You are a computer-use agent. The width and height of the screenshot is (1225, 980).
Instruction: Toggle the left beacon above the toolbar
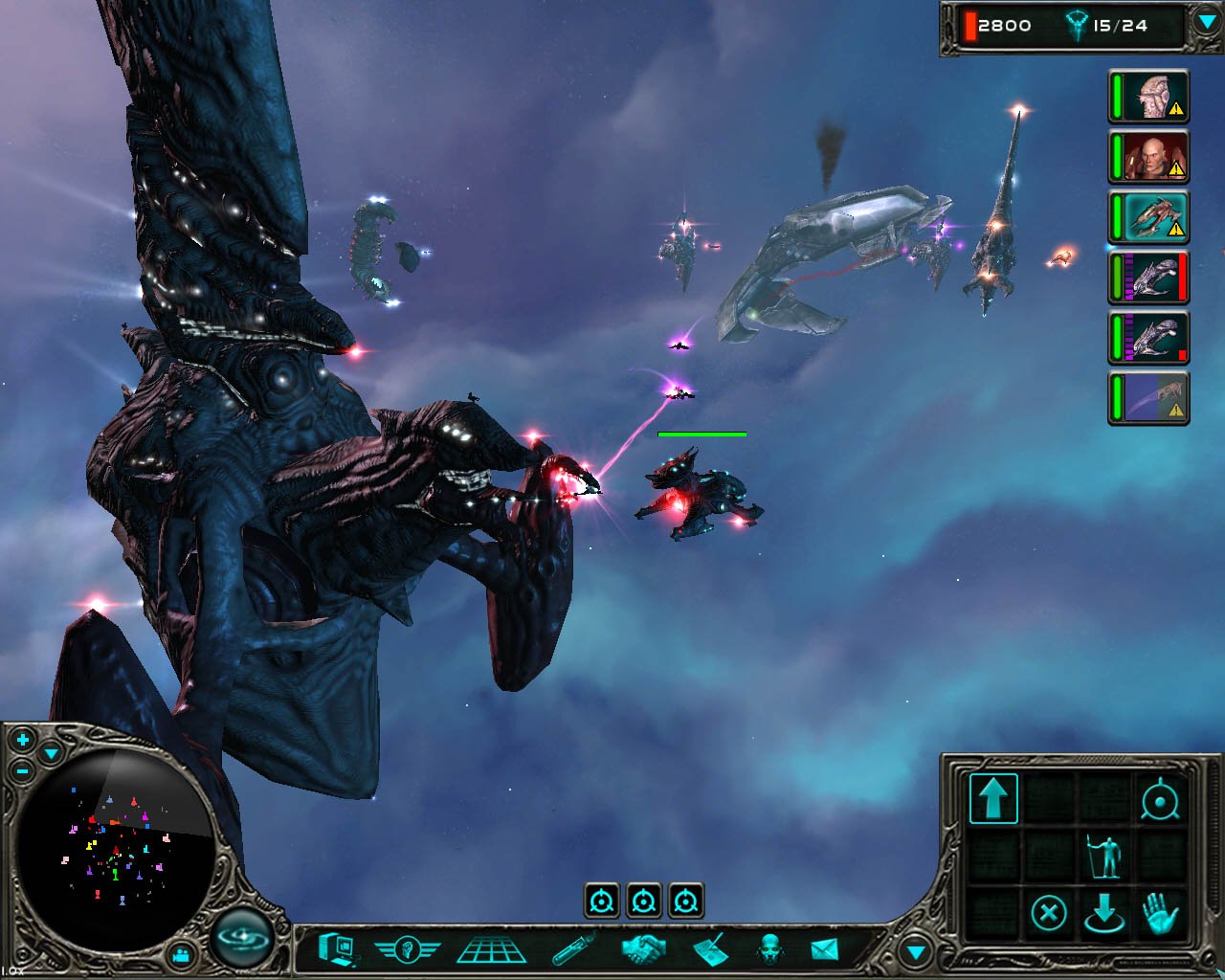[x=602, y=898]
